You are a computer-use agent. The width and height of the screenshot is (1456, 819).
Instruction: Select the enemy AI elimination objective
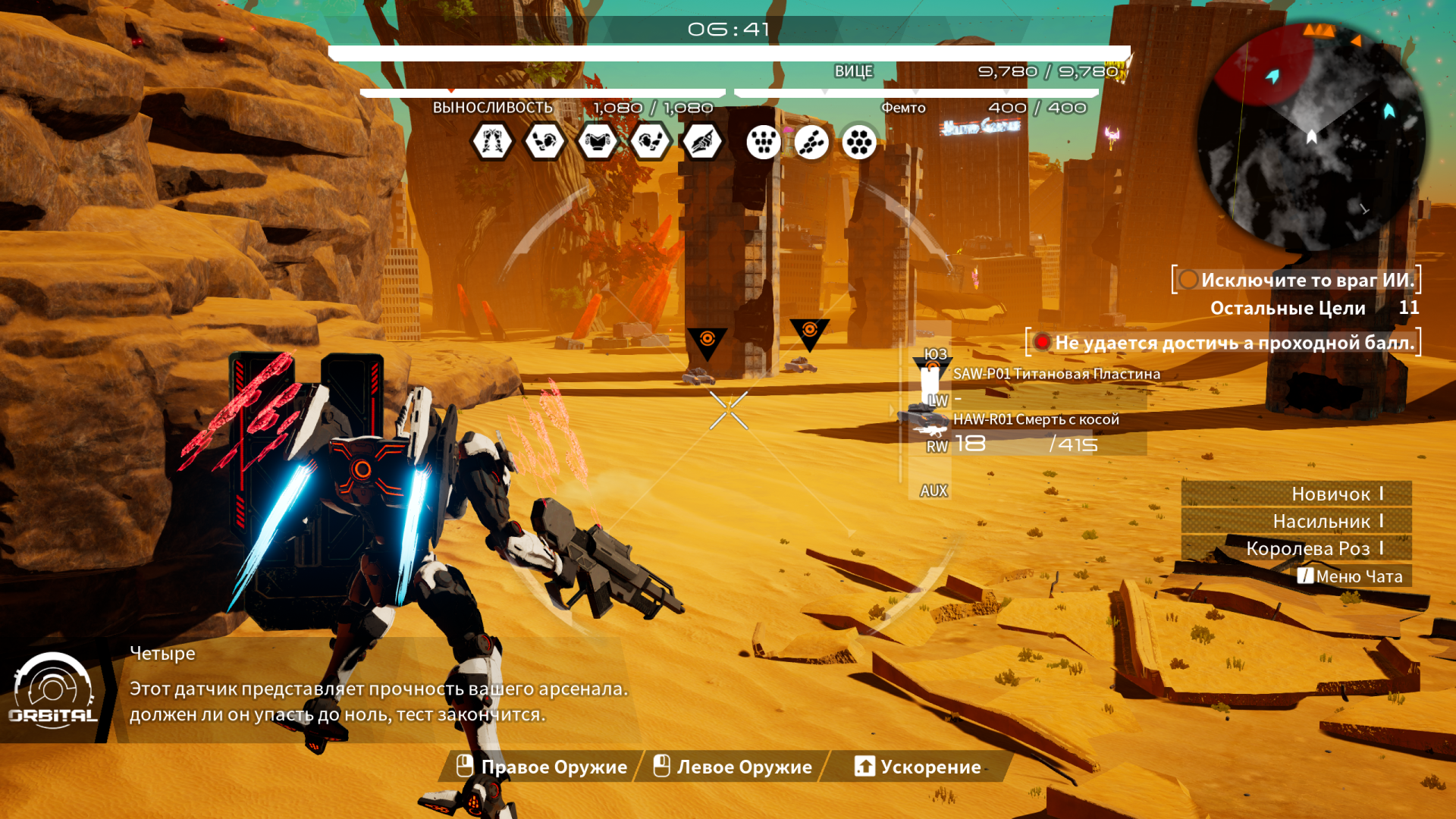point(1297,280)
